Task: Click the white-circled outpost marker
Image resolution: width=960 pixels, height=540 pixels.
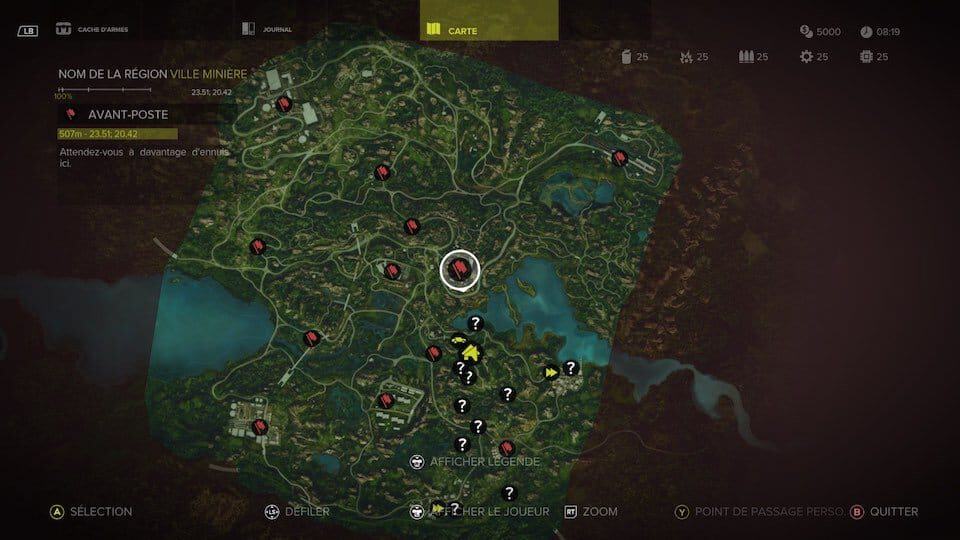Action: [x=460, y=269]
